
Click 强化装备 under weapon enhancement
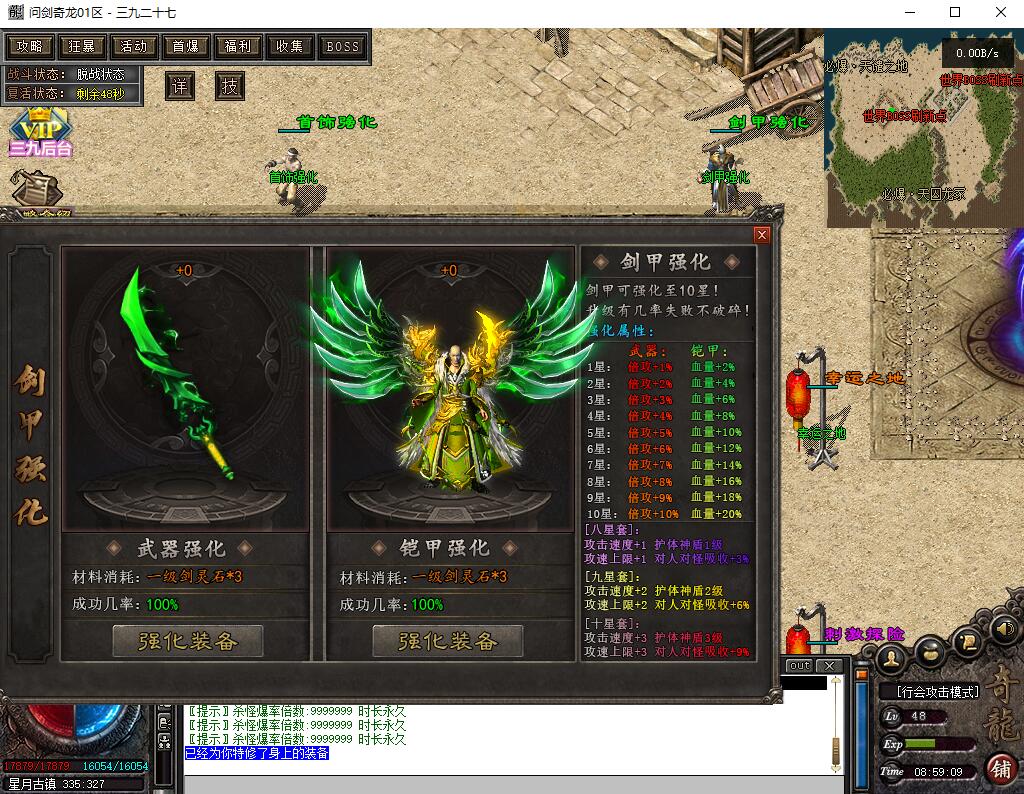188,641
